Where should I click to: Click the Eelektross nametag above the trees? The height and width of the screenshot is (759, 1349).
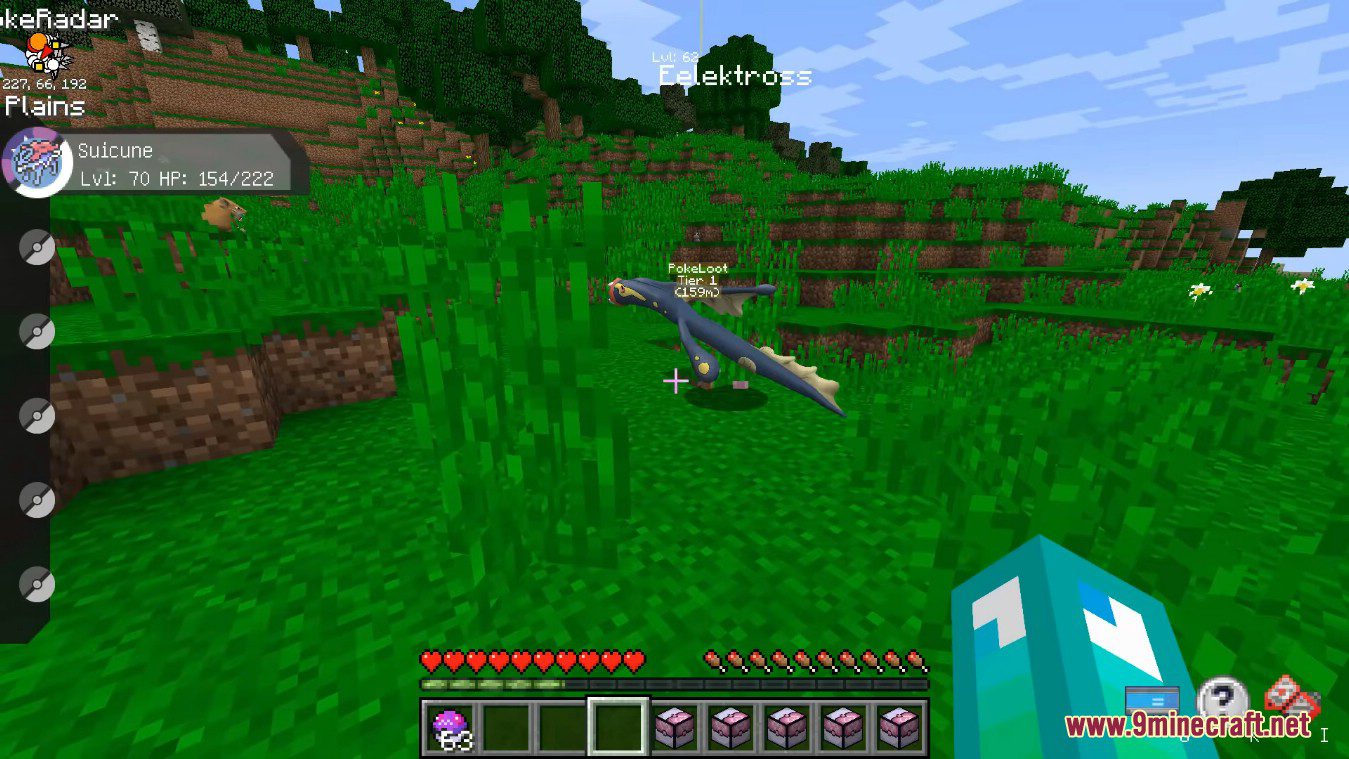pos(736,77)
